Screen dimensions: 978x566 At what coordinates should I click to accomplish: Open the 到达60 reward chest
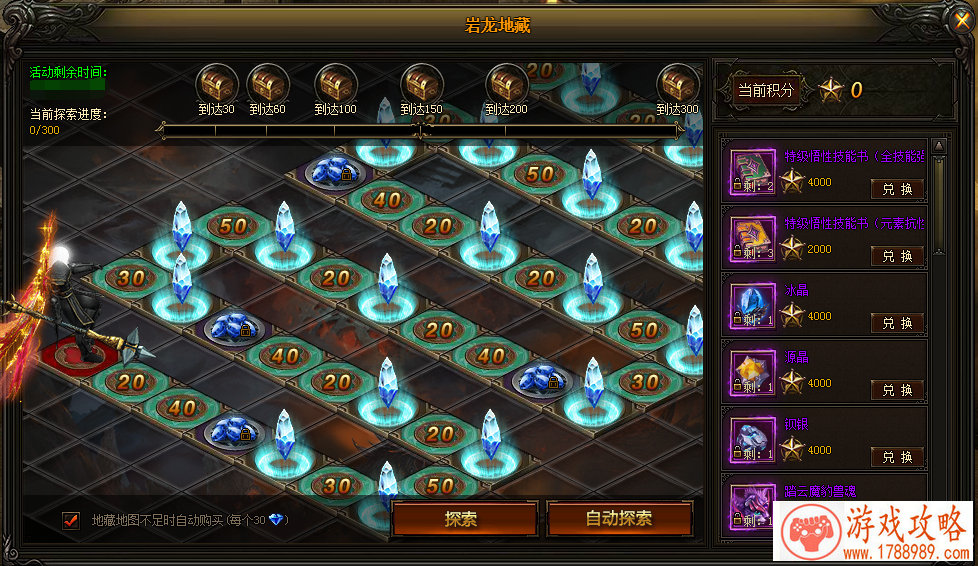(x=267, y=83)
